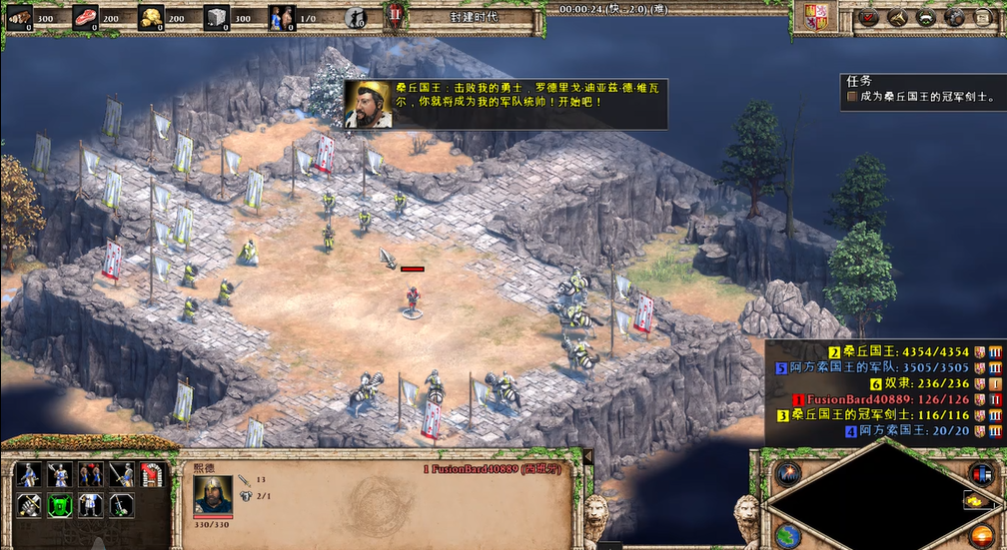The width and height of the screenshot is (1007, 550).
Task: Toggle the green shield defensive stance
Action: point(60,505)
